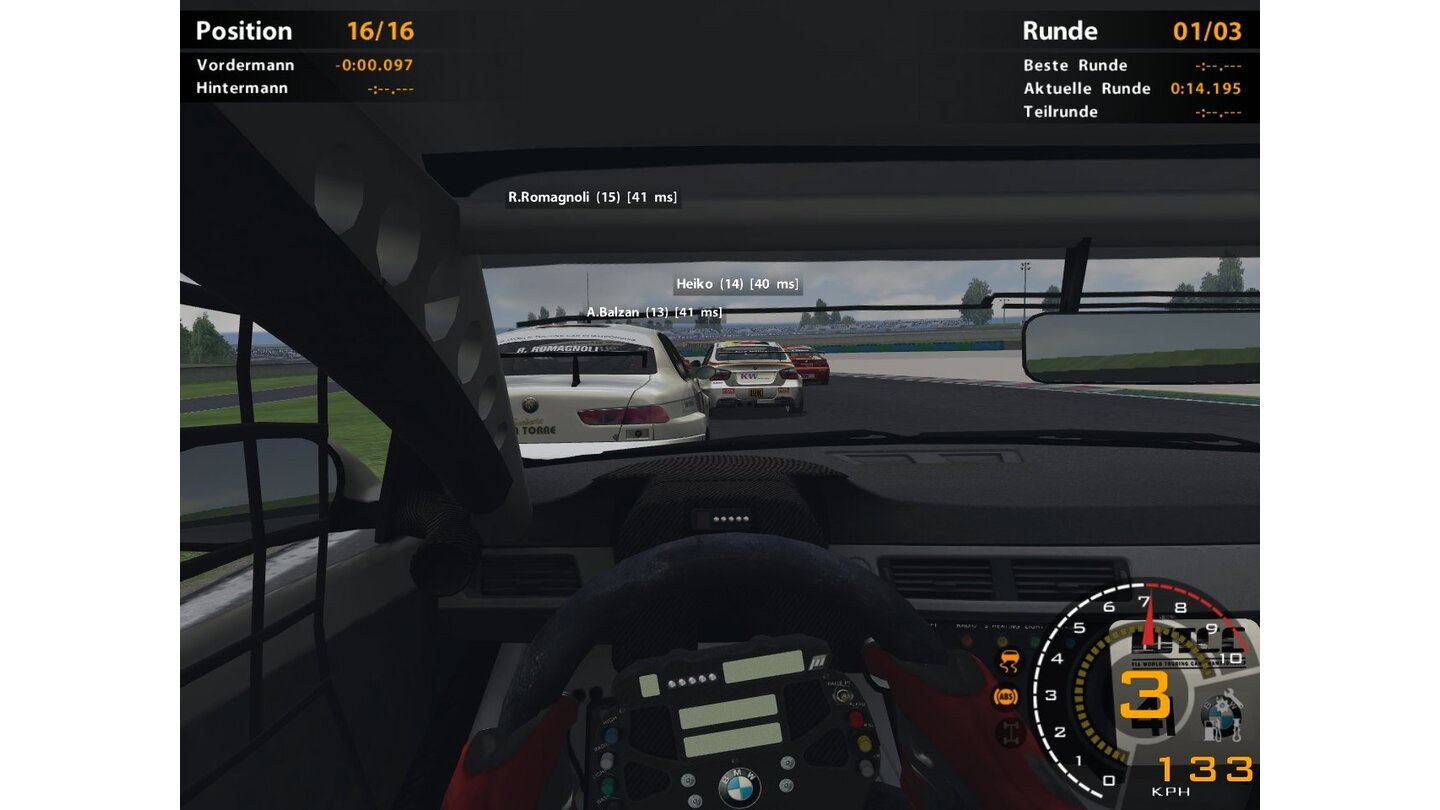
Task: Flip the PAGE UP toggle switch on the wheel
Action: [x=843, y=696]
